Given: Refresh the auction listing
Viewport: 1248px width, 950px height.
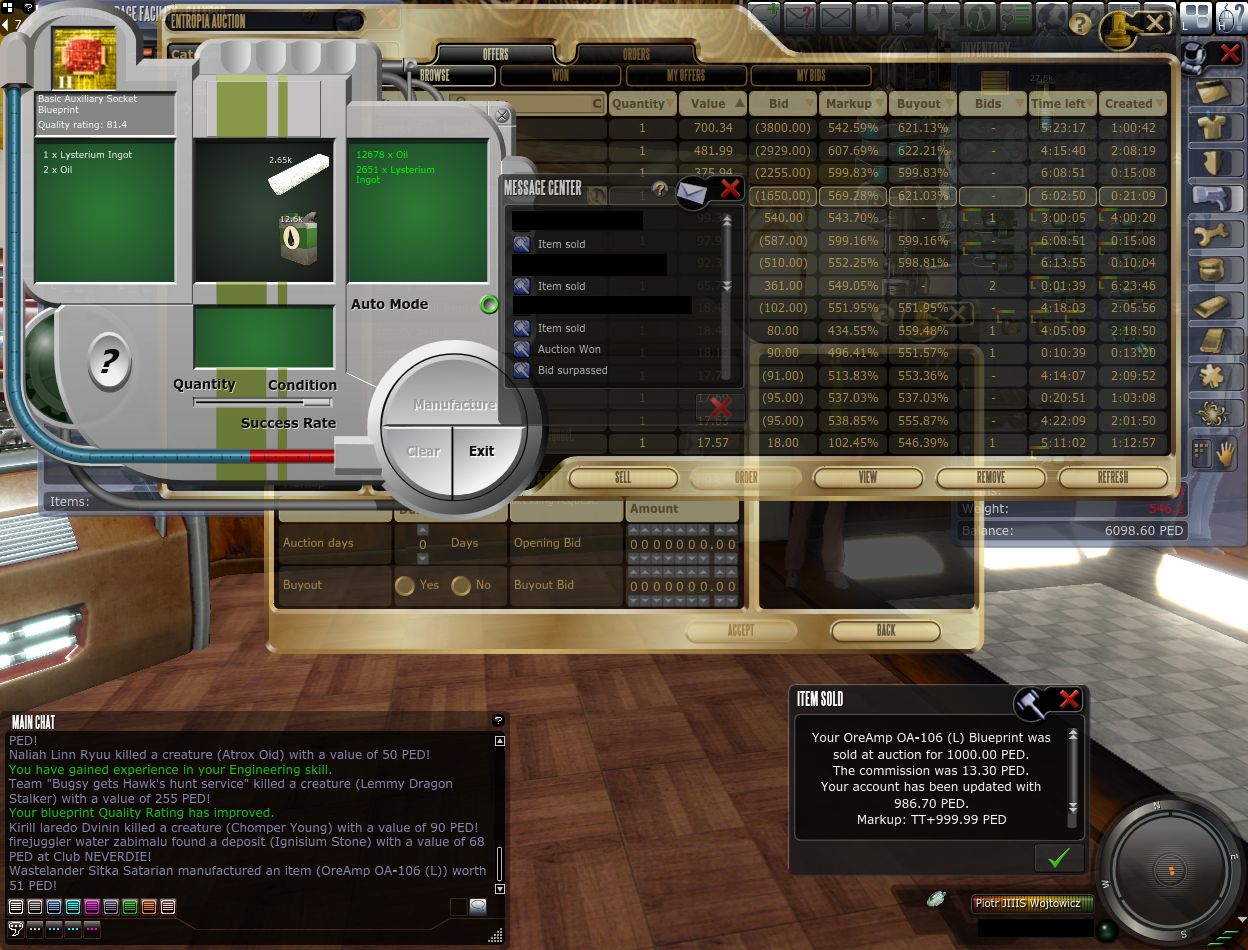Looking at the screenshot, I should point(1112,478).
